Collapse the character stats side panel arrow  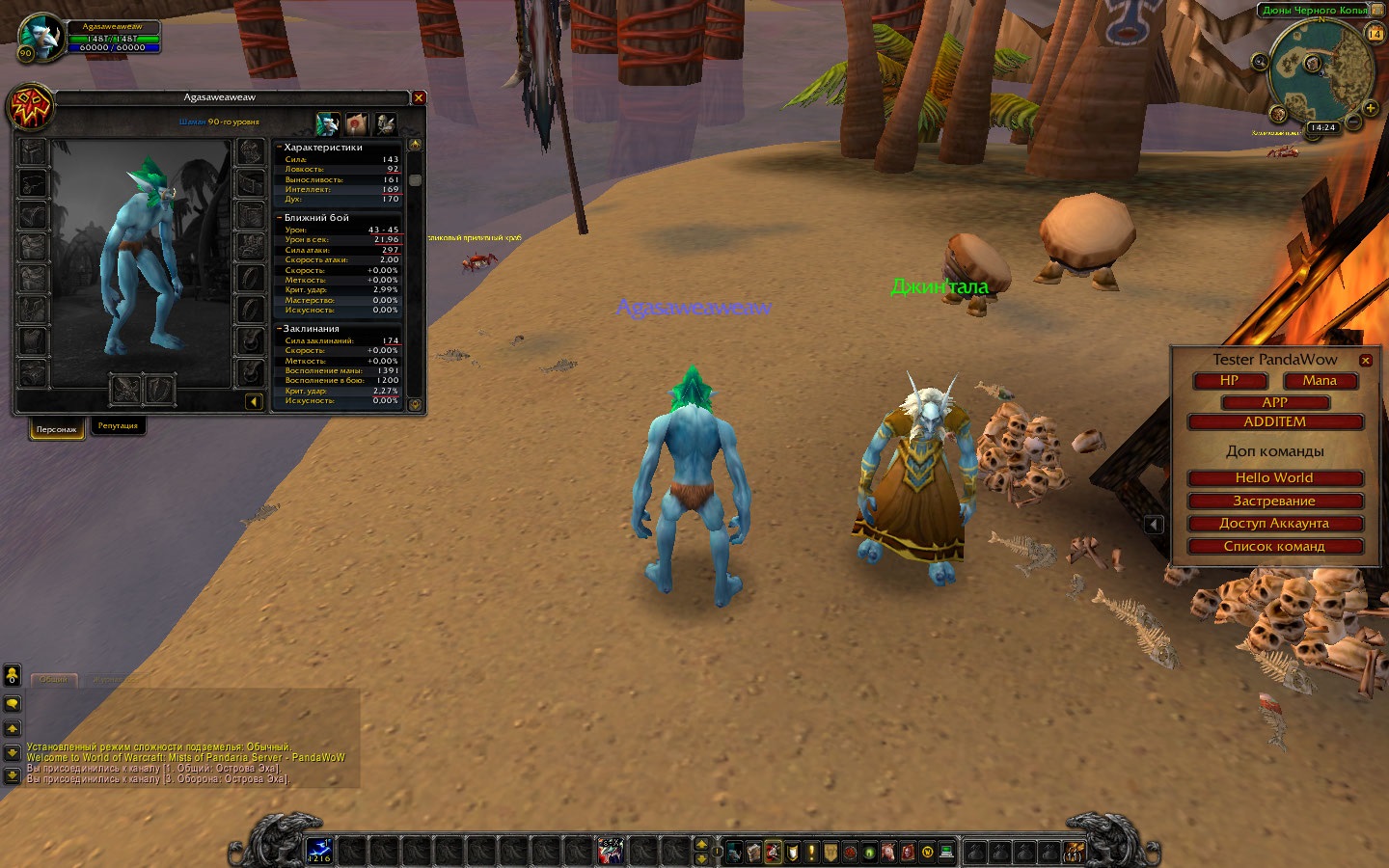254,401
